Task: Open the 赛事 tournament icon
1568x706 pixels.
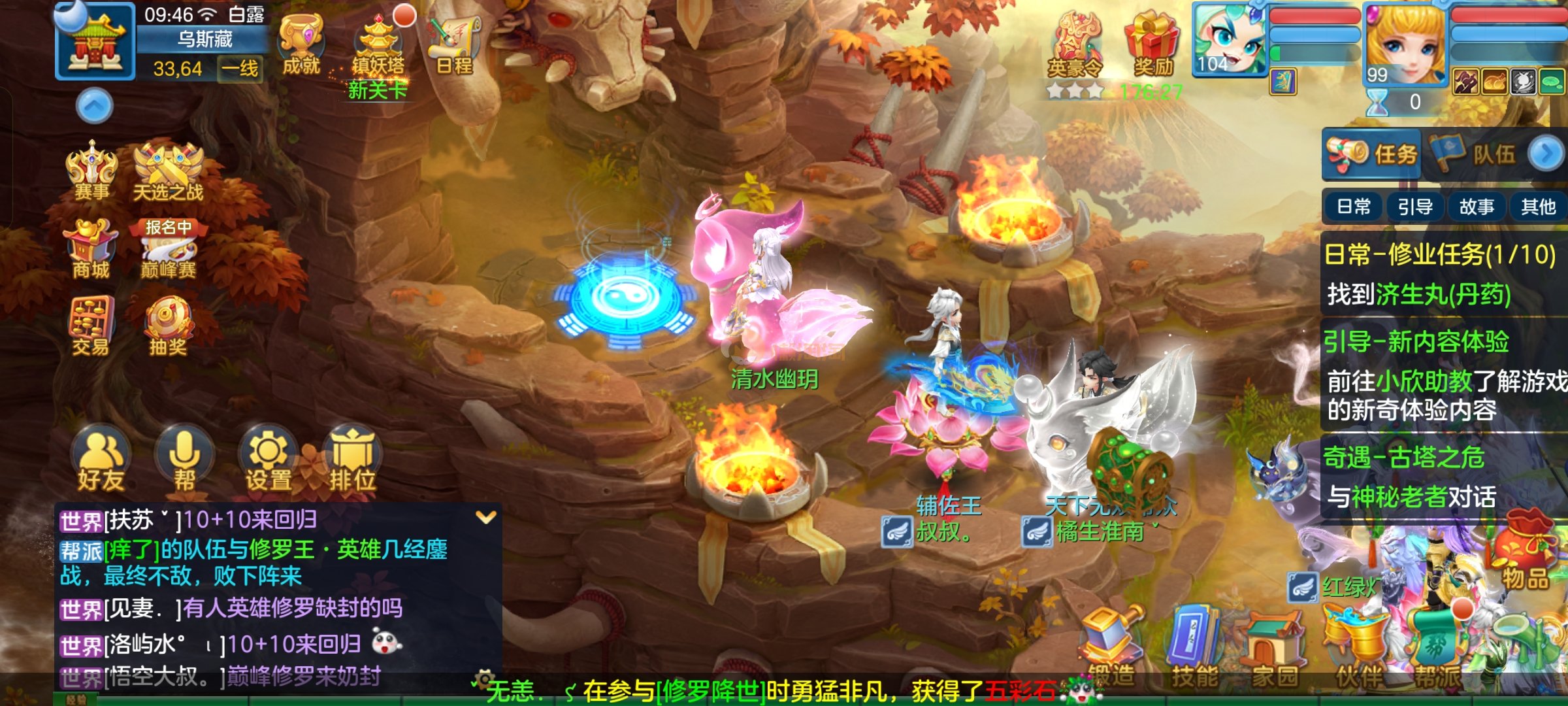Action: click(91, 171)
